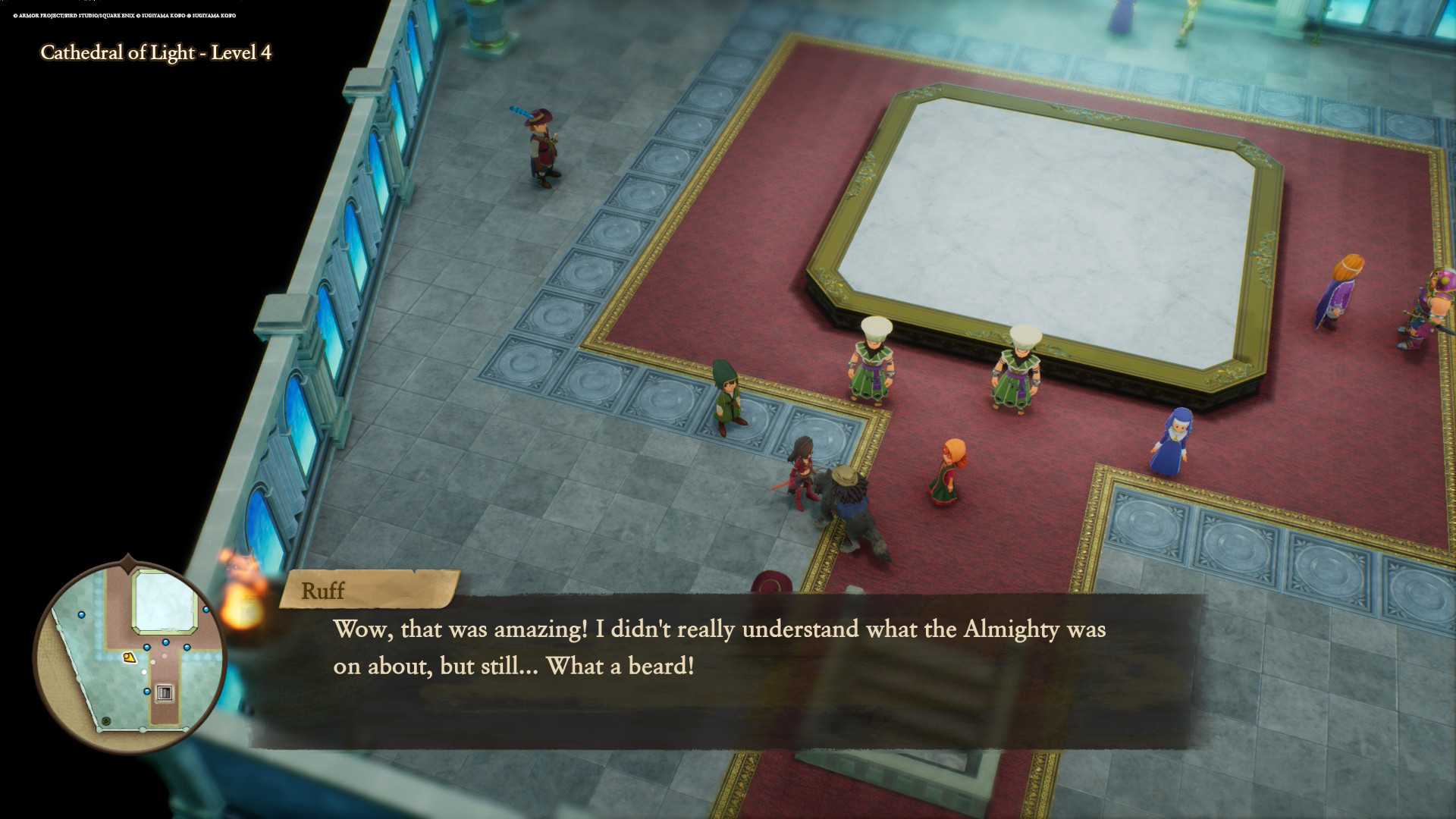
Task: Click the staircase icon on the minimap
Action: pos(165,692)
